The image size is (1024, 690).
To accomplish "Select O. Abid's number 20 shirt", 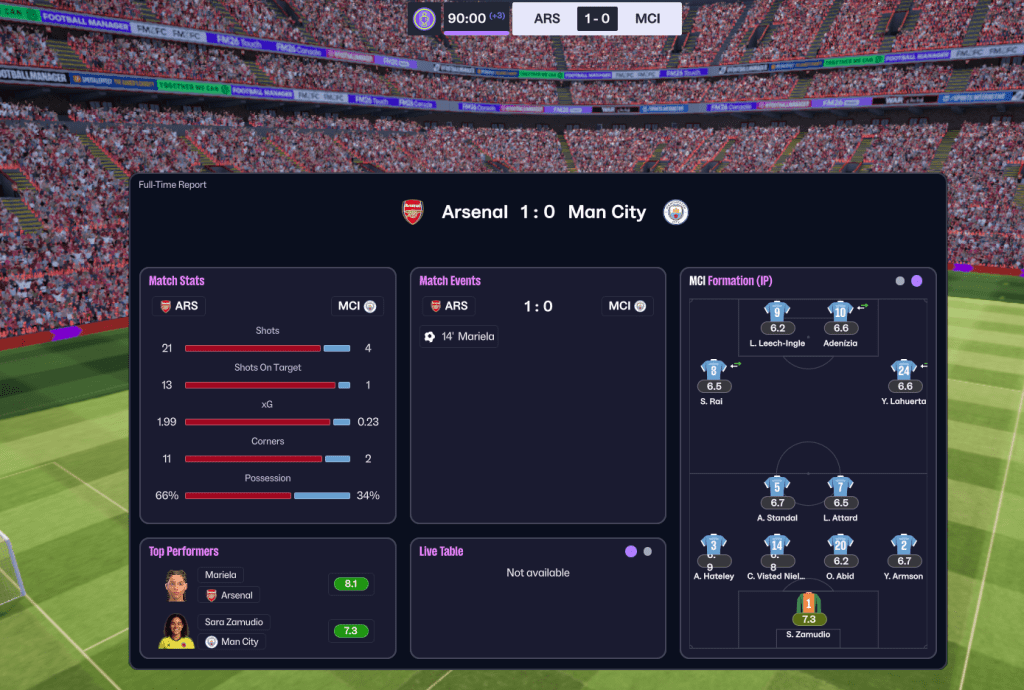I will [x=840, y=545].
